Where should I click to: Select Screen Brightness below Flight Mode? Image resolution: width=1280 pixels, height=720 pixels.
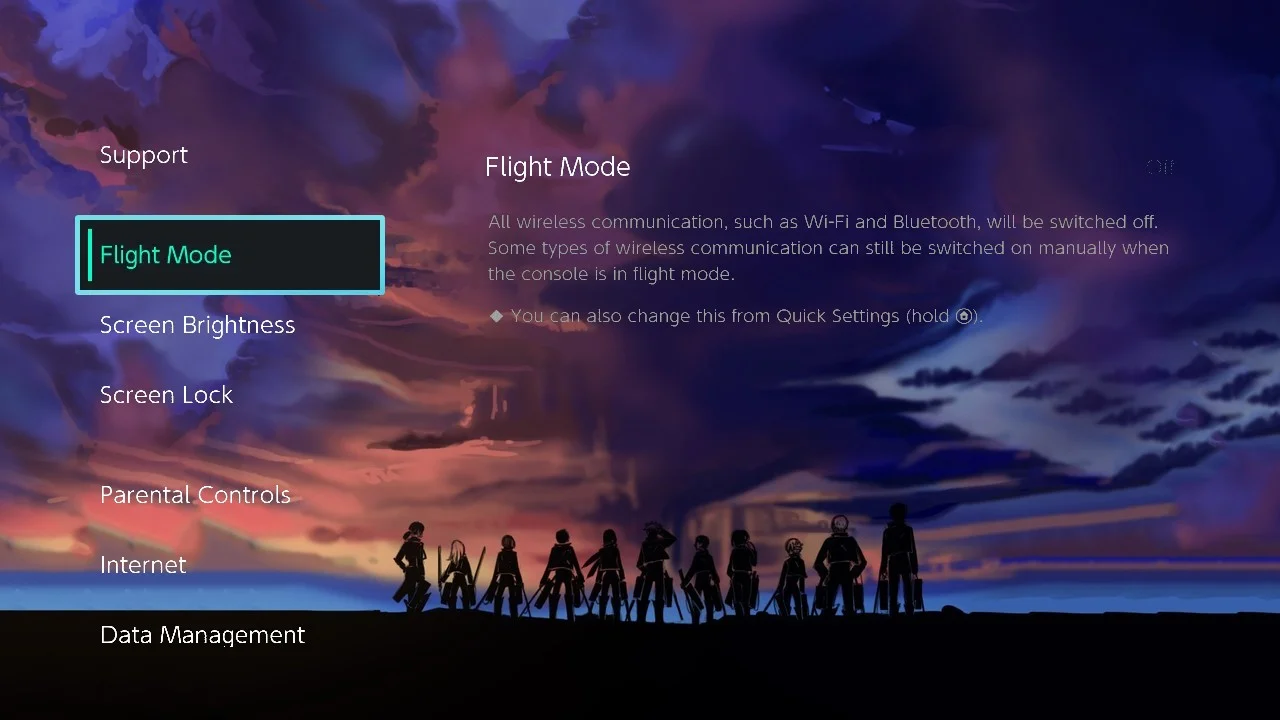coord(197,325)
